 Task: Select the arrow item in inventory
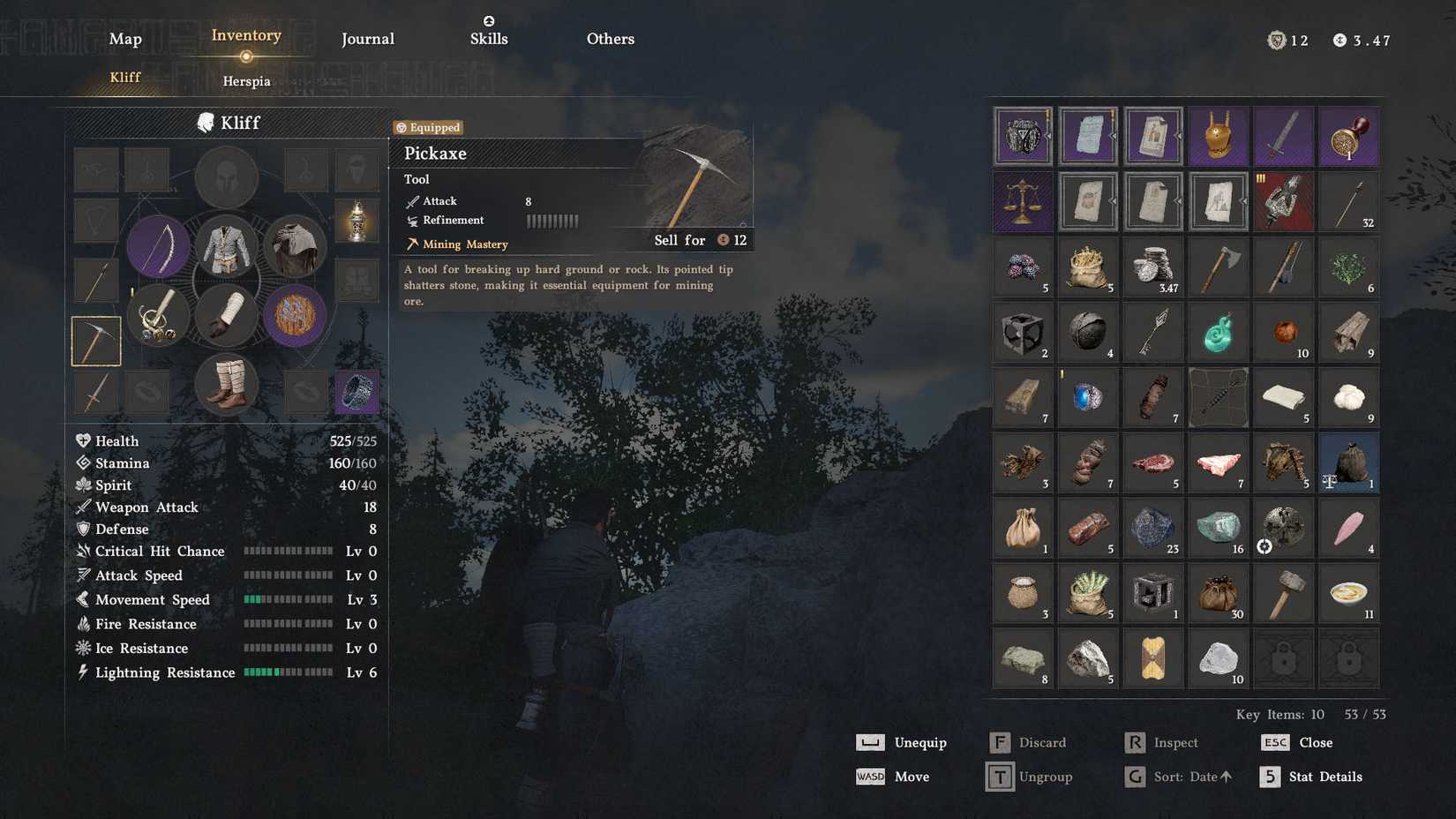1153,332
